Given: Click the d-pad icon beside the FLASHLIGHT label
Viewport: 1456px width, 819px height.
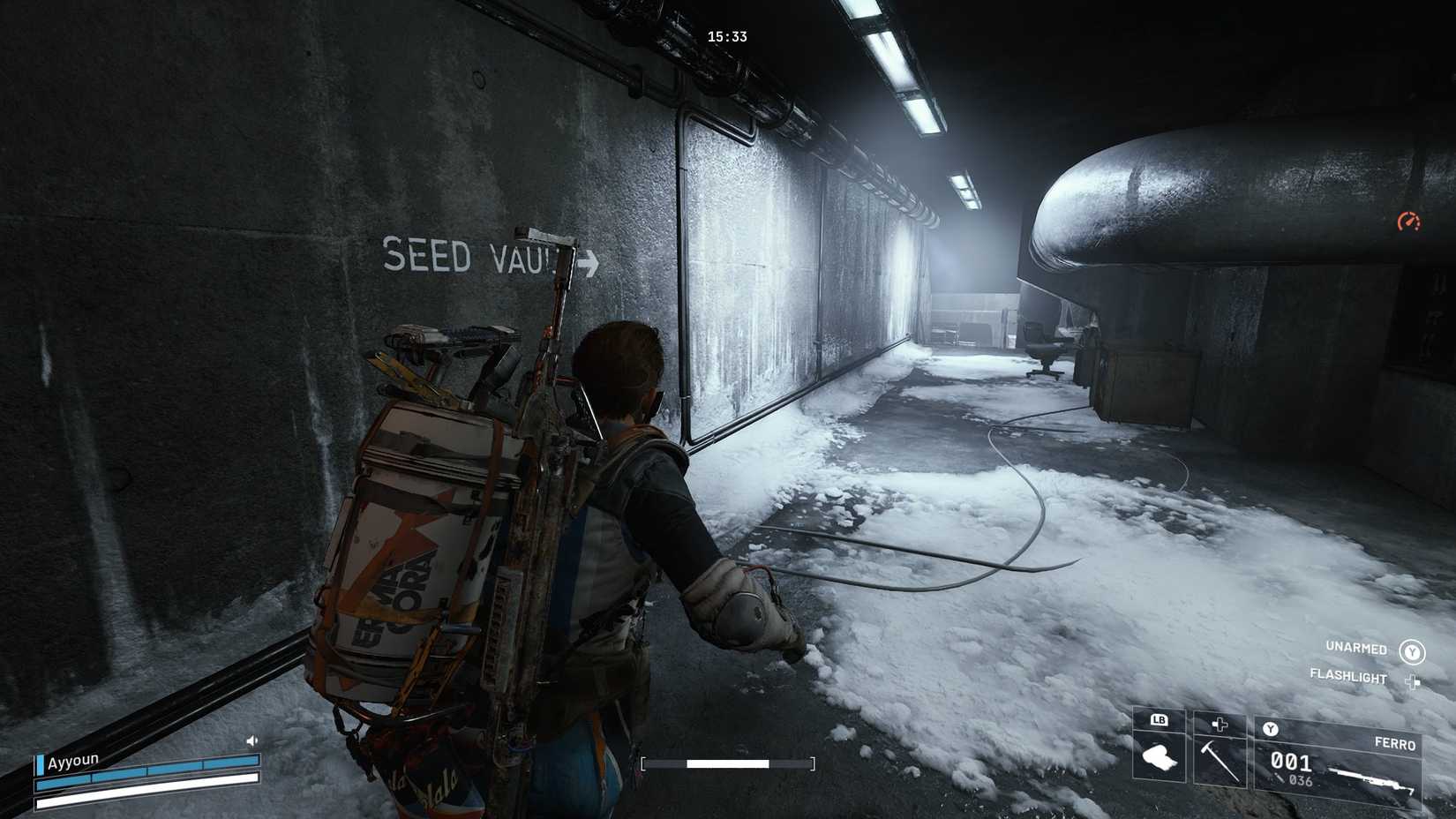Looking at the screenshot, I should click(x=1414, y=680).
